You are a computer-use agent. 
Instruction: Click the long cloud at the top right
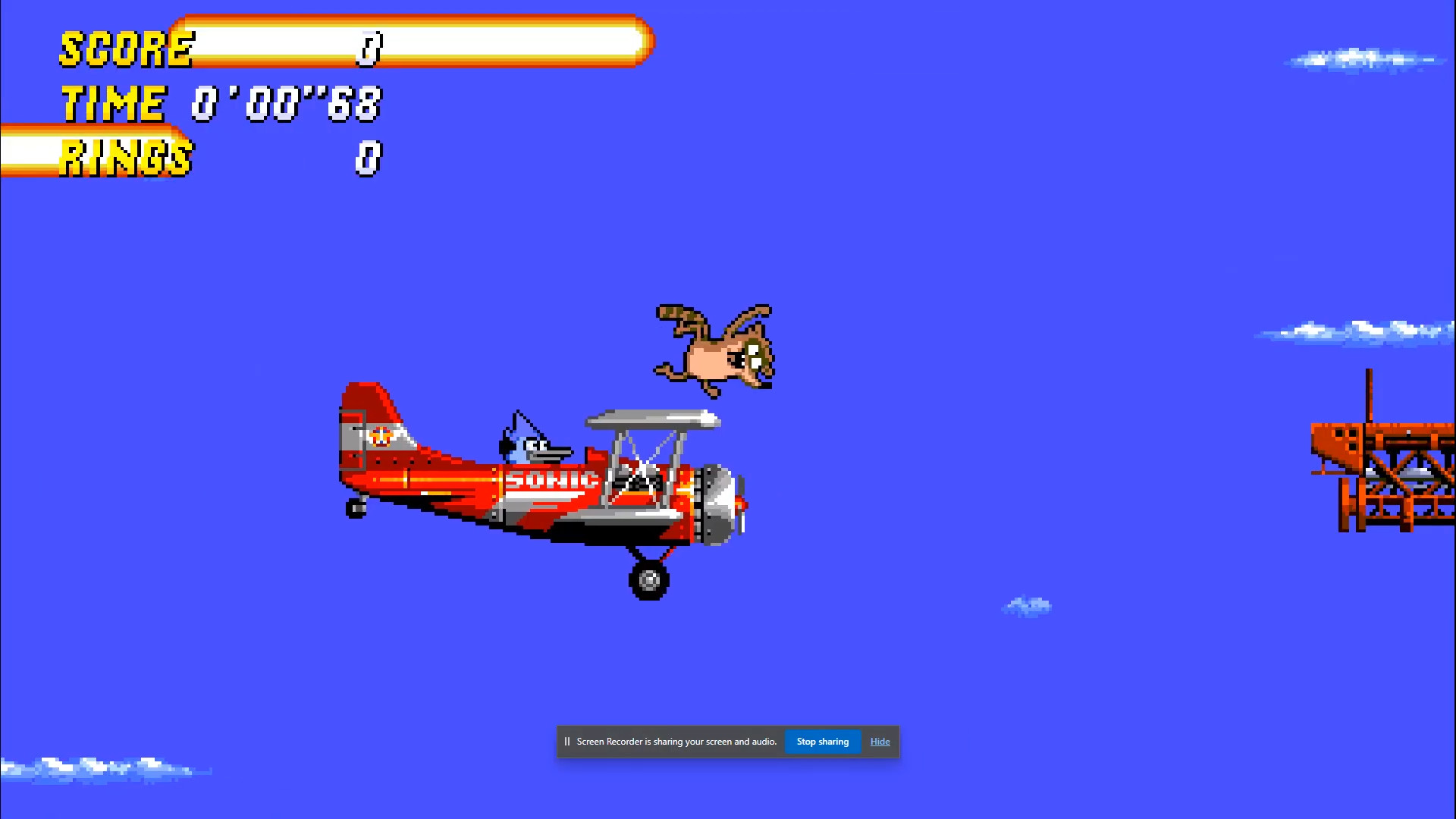click(1365, 59)
